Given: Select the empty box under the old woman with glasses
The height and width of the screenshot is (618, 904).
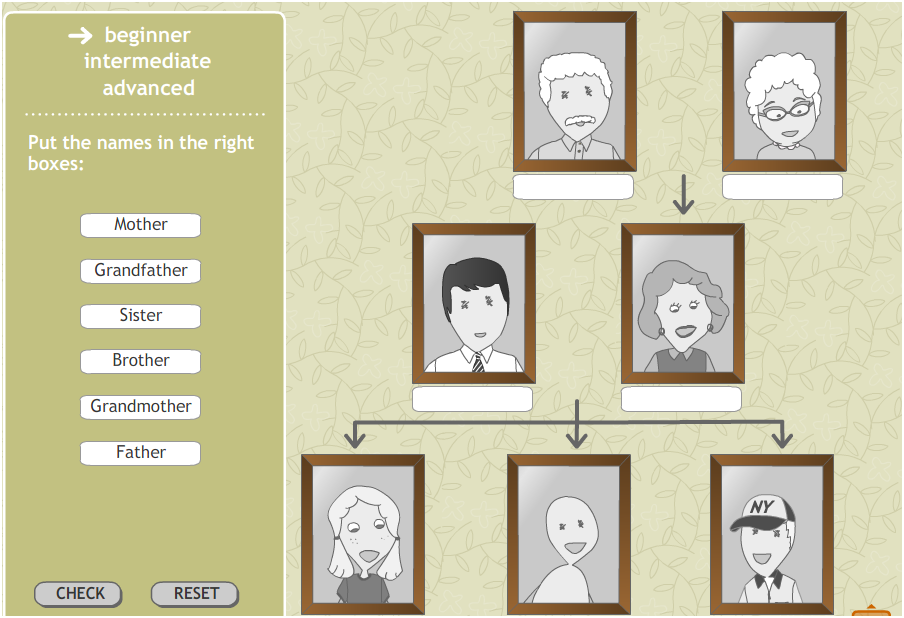Looking at the screenshot, I should point(782,187).
